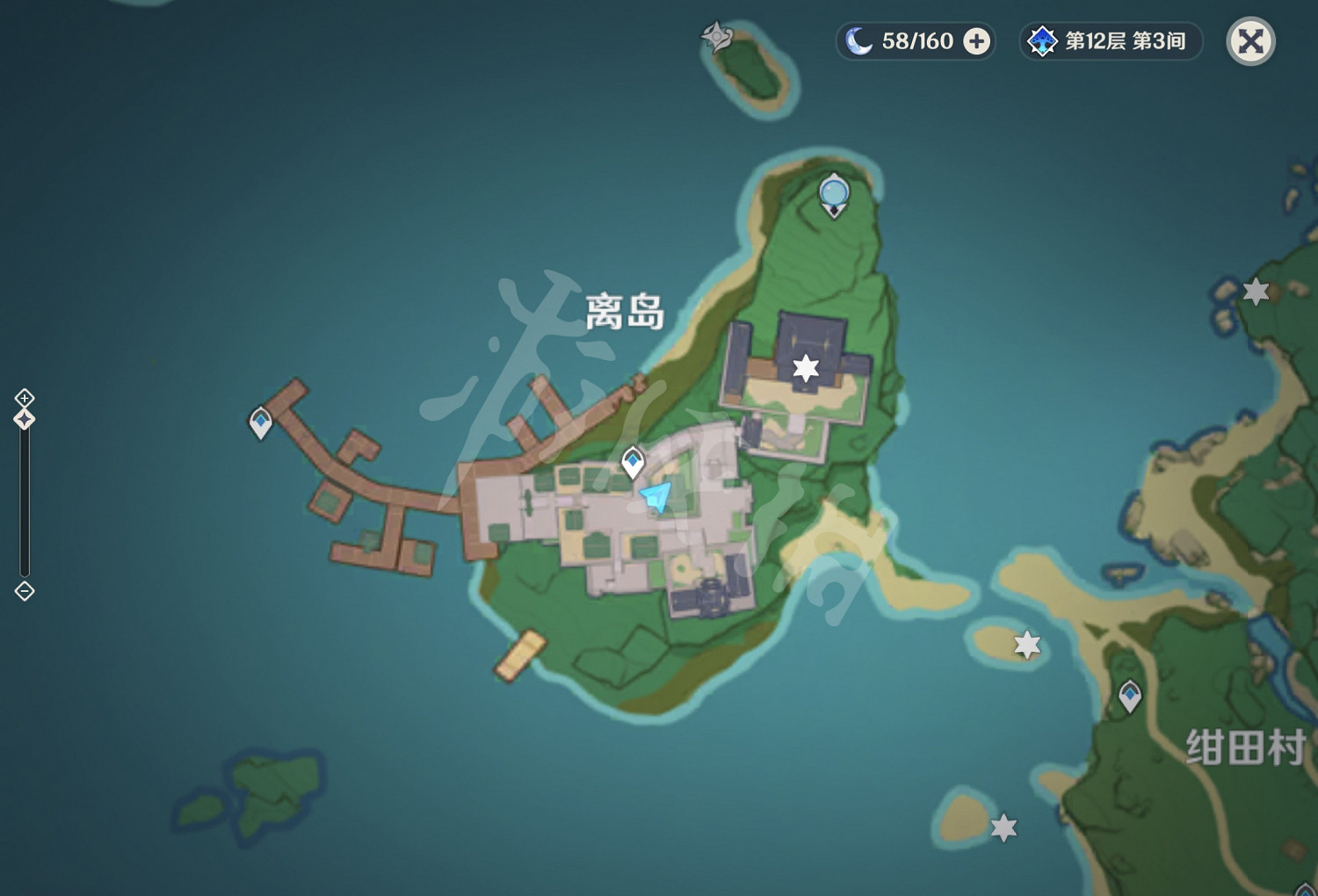Close the map with the X button
Image resolution: width=1318 pixels, height=896 pixels.
(x=1250, y=40)
